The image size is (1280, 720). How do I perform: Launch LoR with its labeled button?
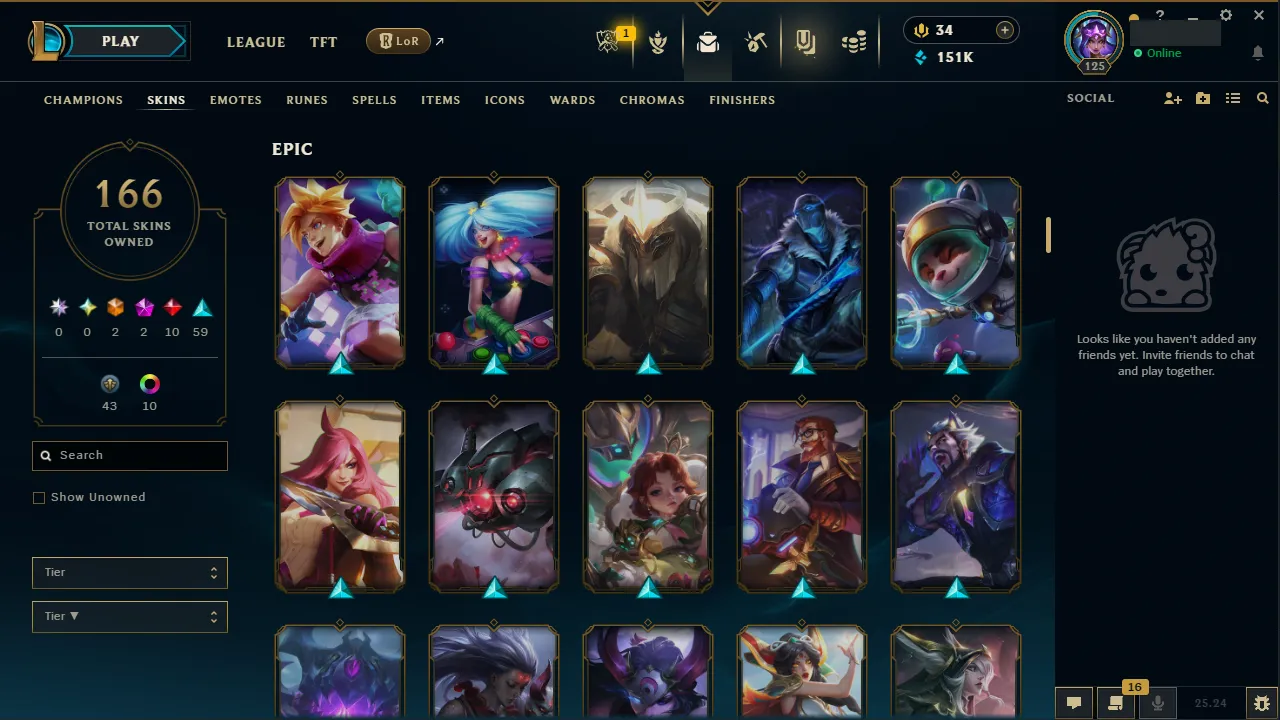coord(398,41)
